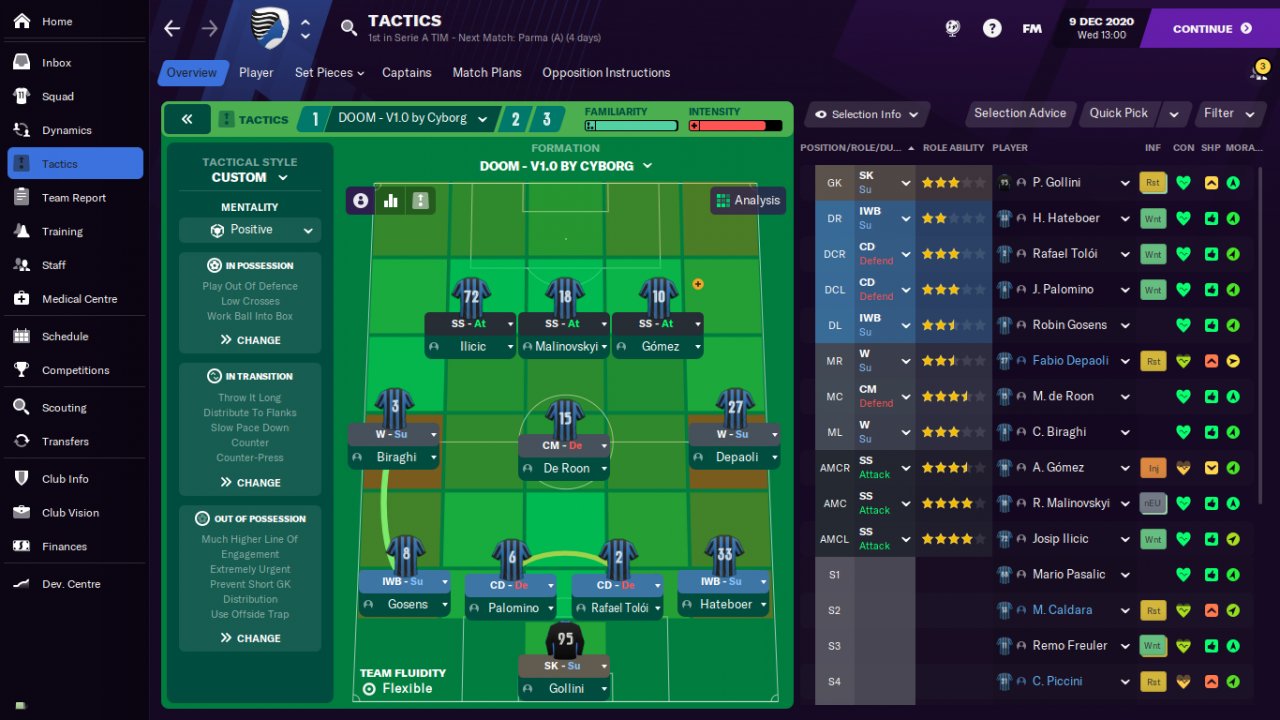Open the Transfers section
This screenshot has height=720, width=1280.
(65, 441)
